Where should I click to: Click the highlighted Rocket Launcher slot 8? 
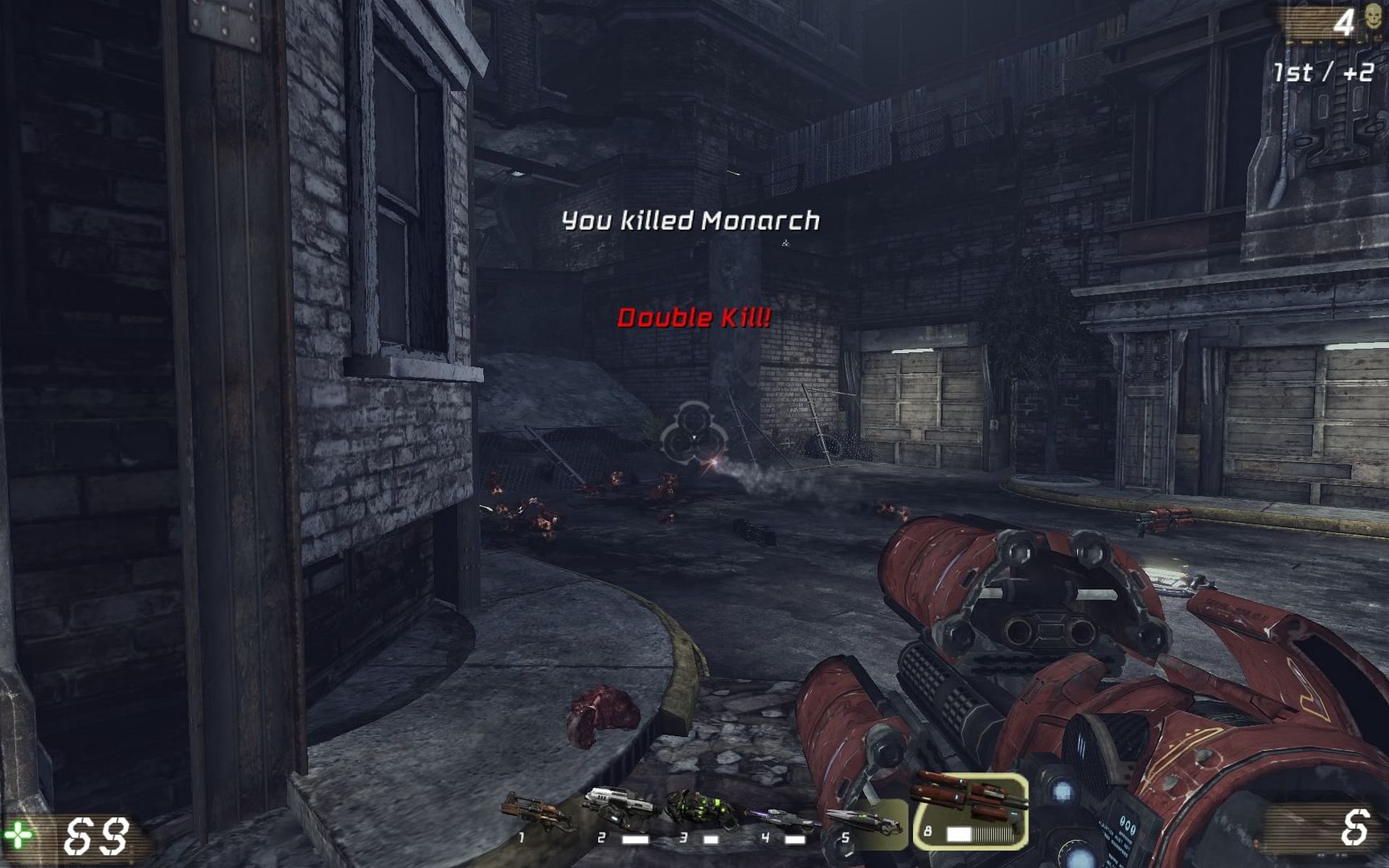[970, 810]
